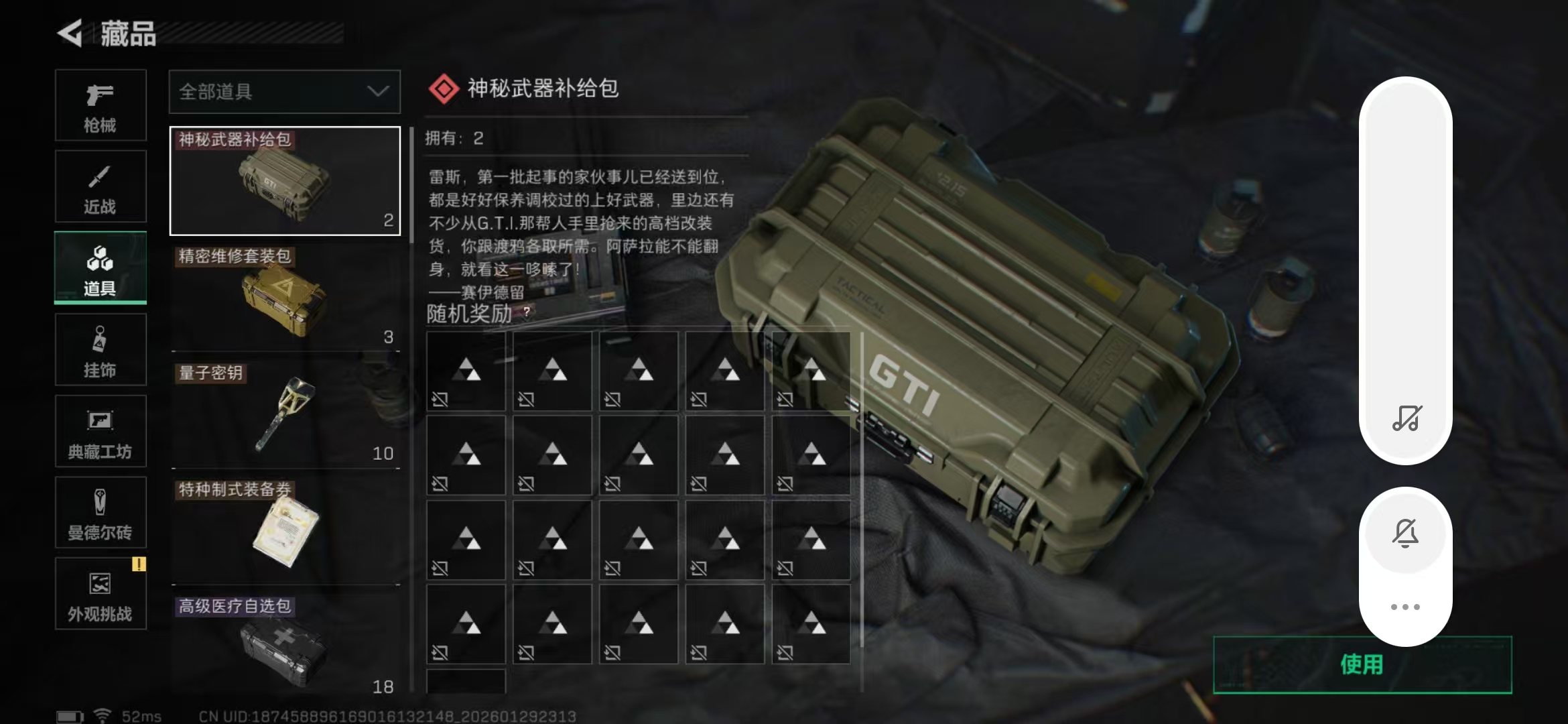The height and width of the screenshot is (724, 1568).
Task: Select the 近战 melee category
Action: 101,186
